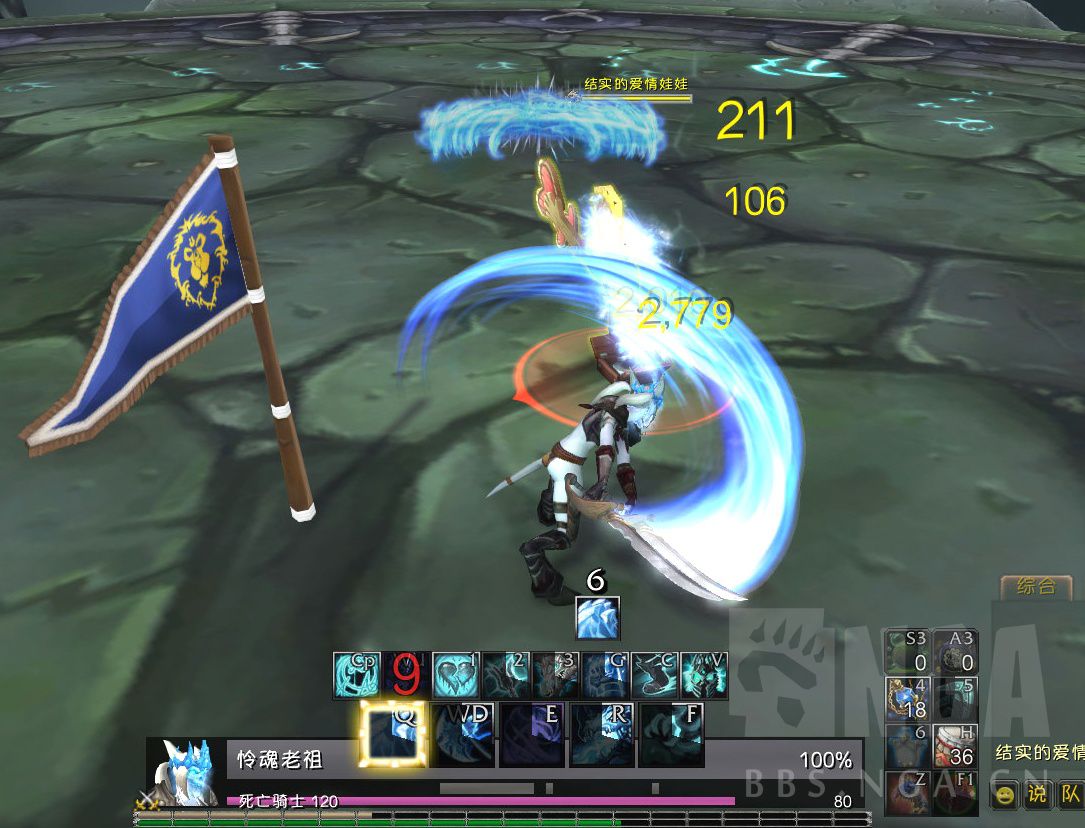Select the 综合 chat tab
Screen dimensions: 1085x828
click(1035, 587)
